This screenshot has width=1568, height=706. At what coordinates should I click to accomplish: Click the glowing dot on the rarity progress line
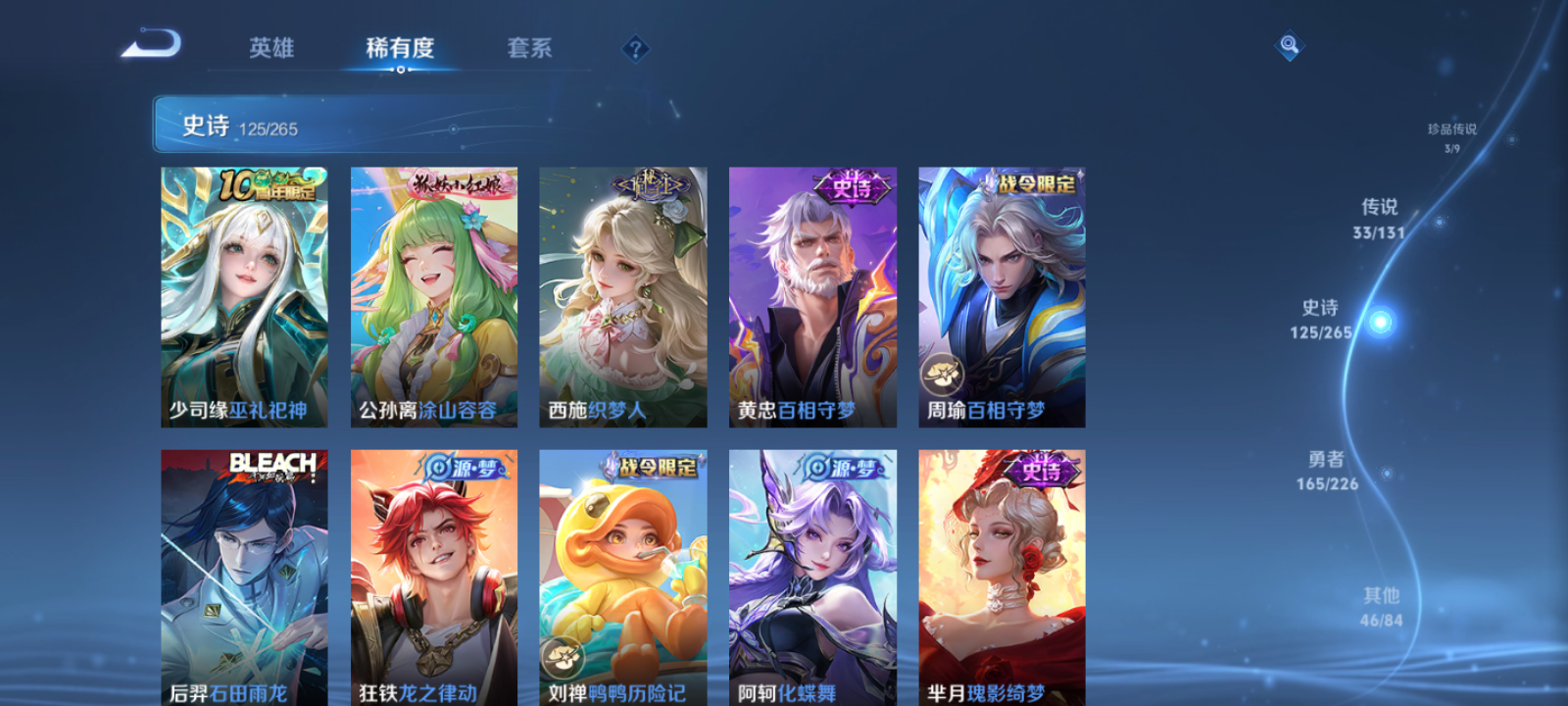[1381, 321]
